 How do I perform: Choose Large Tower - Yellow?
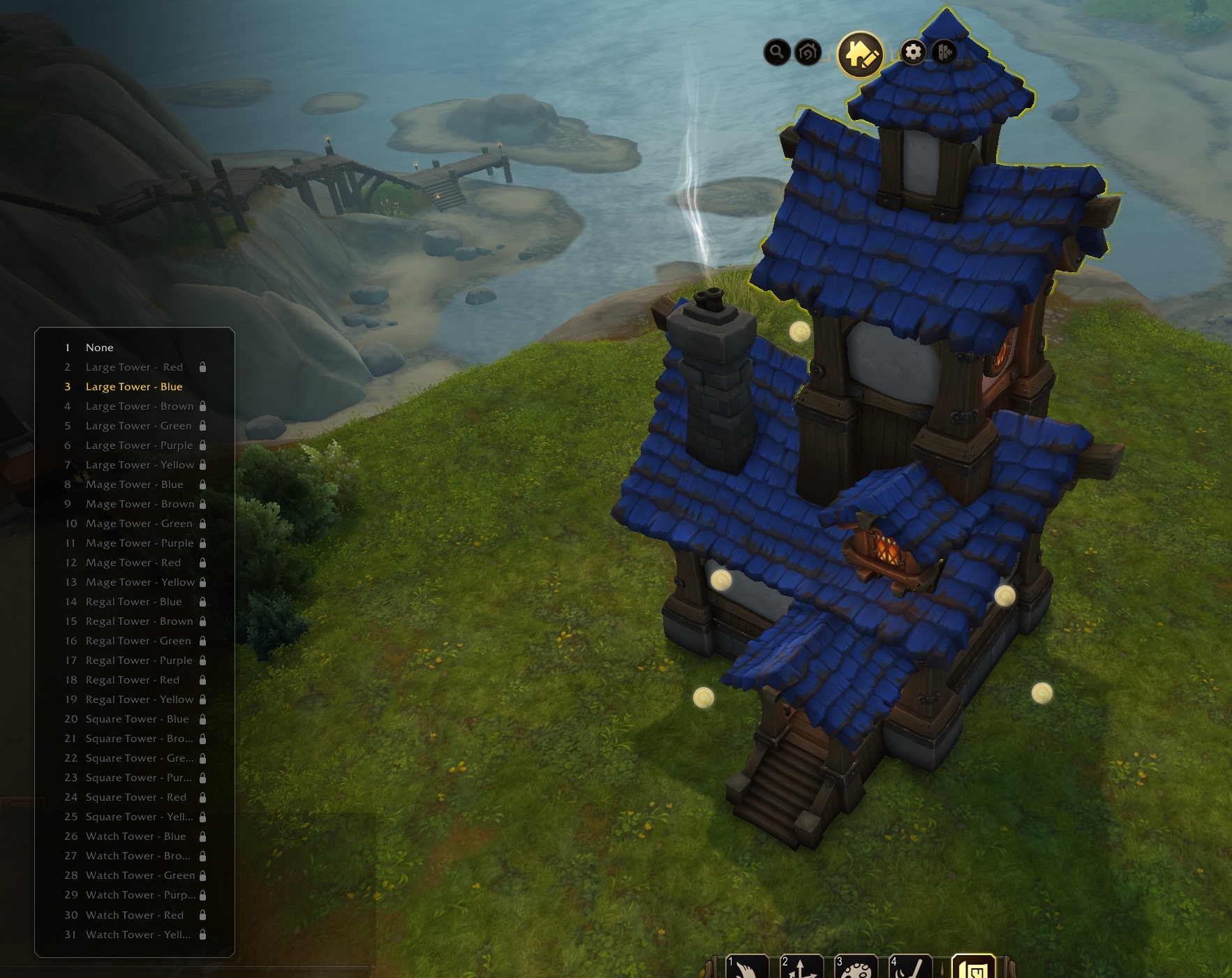coord(140,465)
